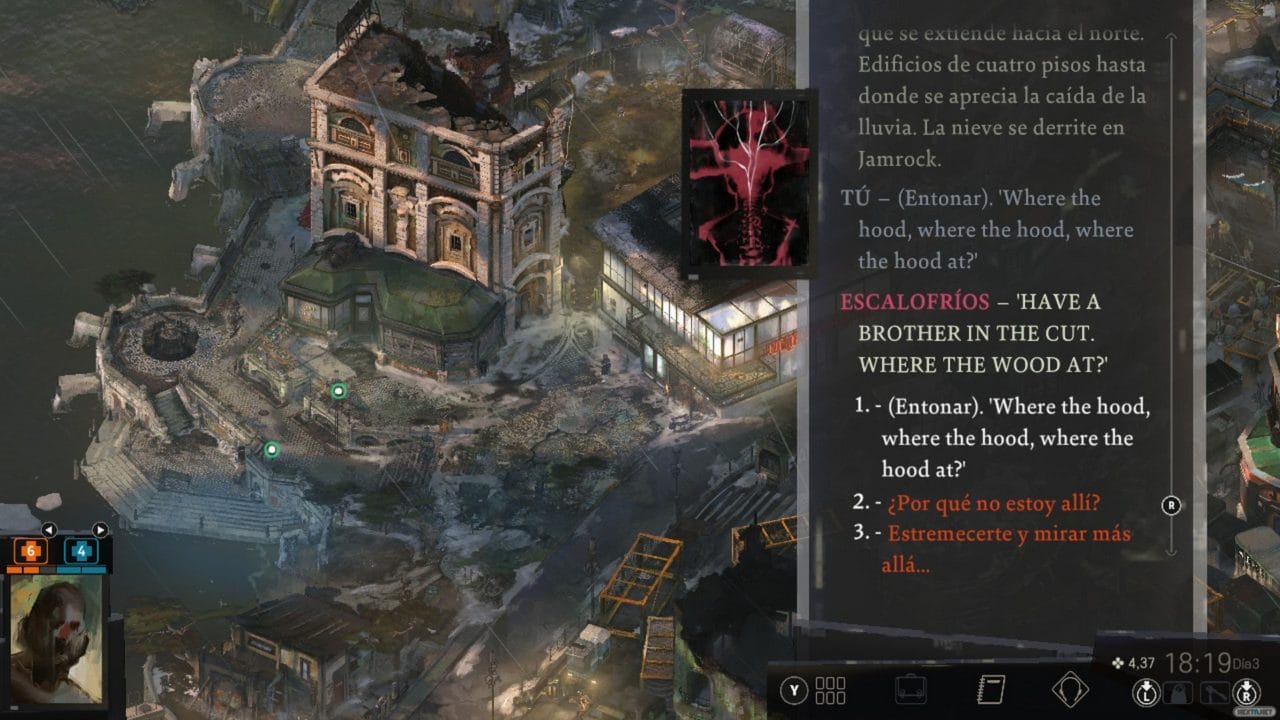Image resolution: width=1280 pixels, height=720 pixels.
Task: Click the orange health bar segments
Action: click(23, 570)
